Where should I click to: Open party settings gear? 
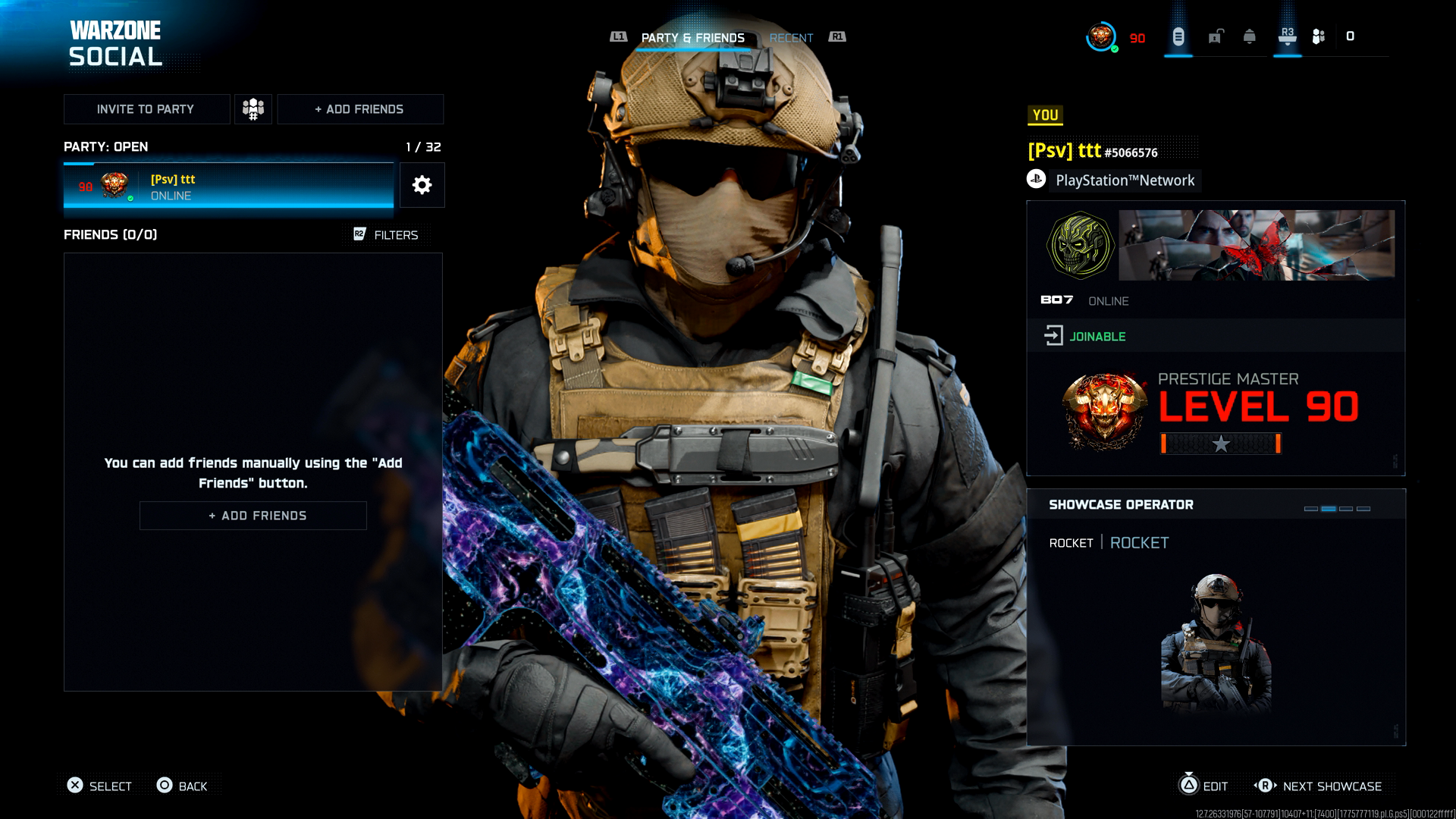click(422, 185)
